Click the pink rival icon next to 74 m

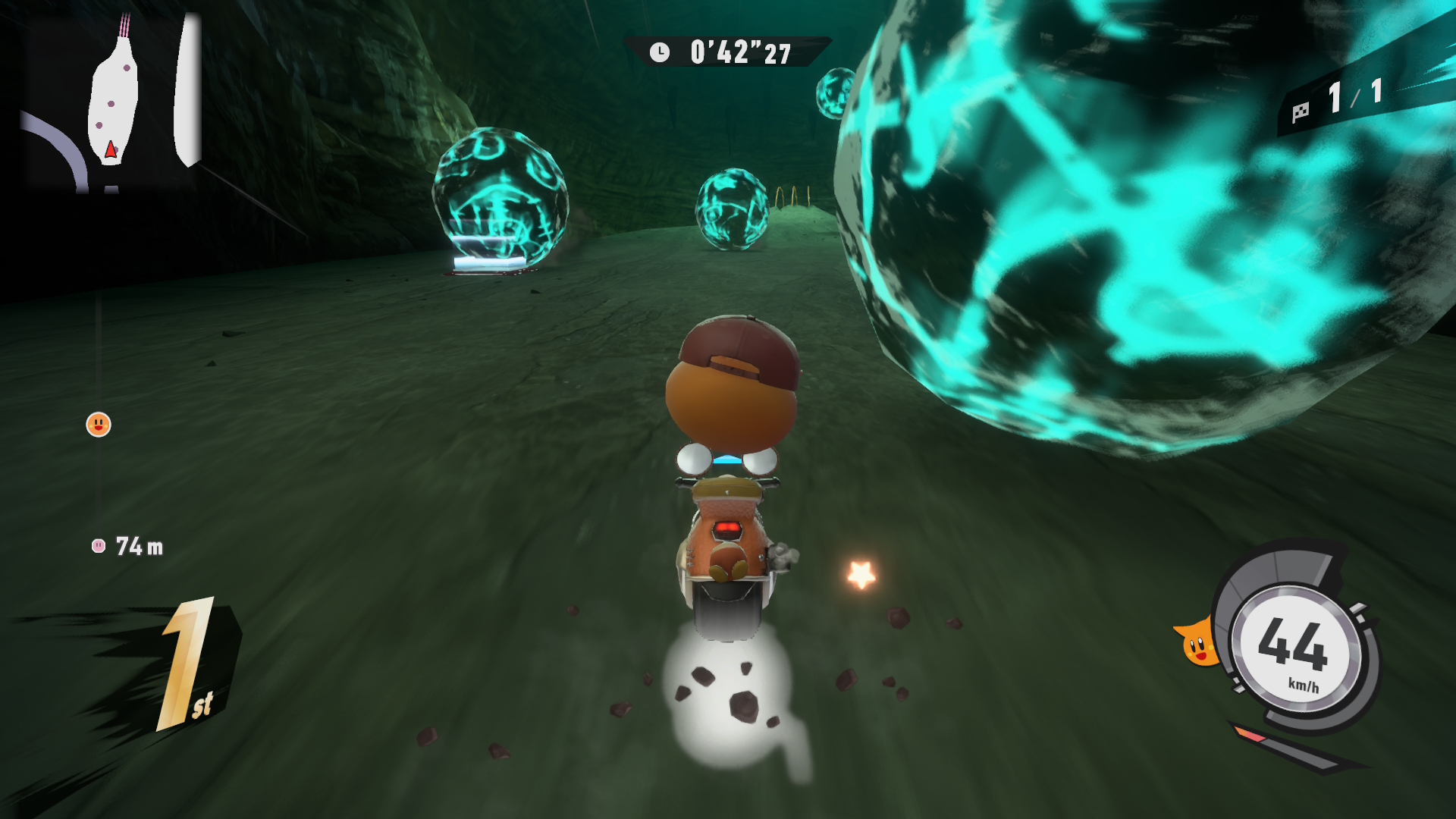(x=99, y=546)
